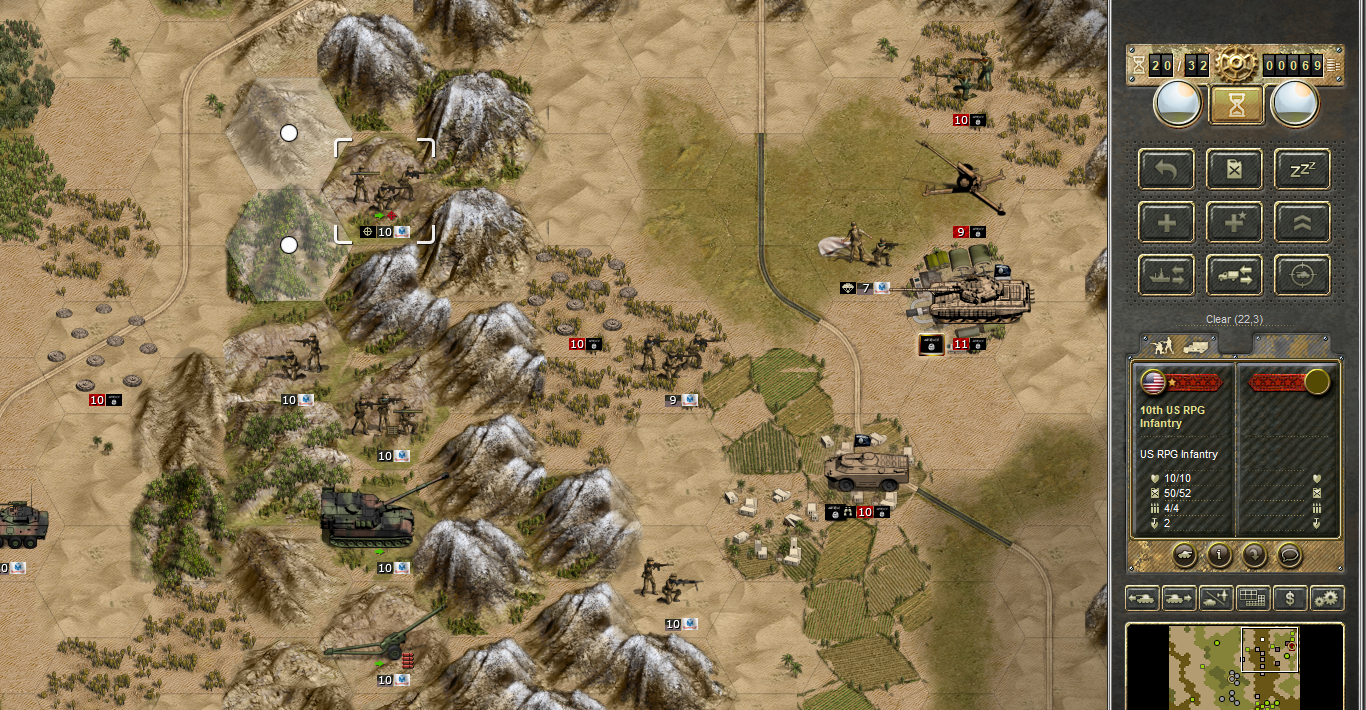1366x710 pixels.
Task: Switch to the infantry unit tab
Action: click(1179, 345)
